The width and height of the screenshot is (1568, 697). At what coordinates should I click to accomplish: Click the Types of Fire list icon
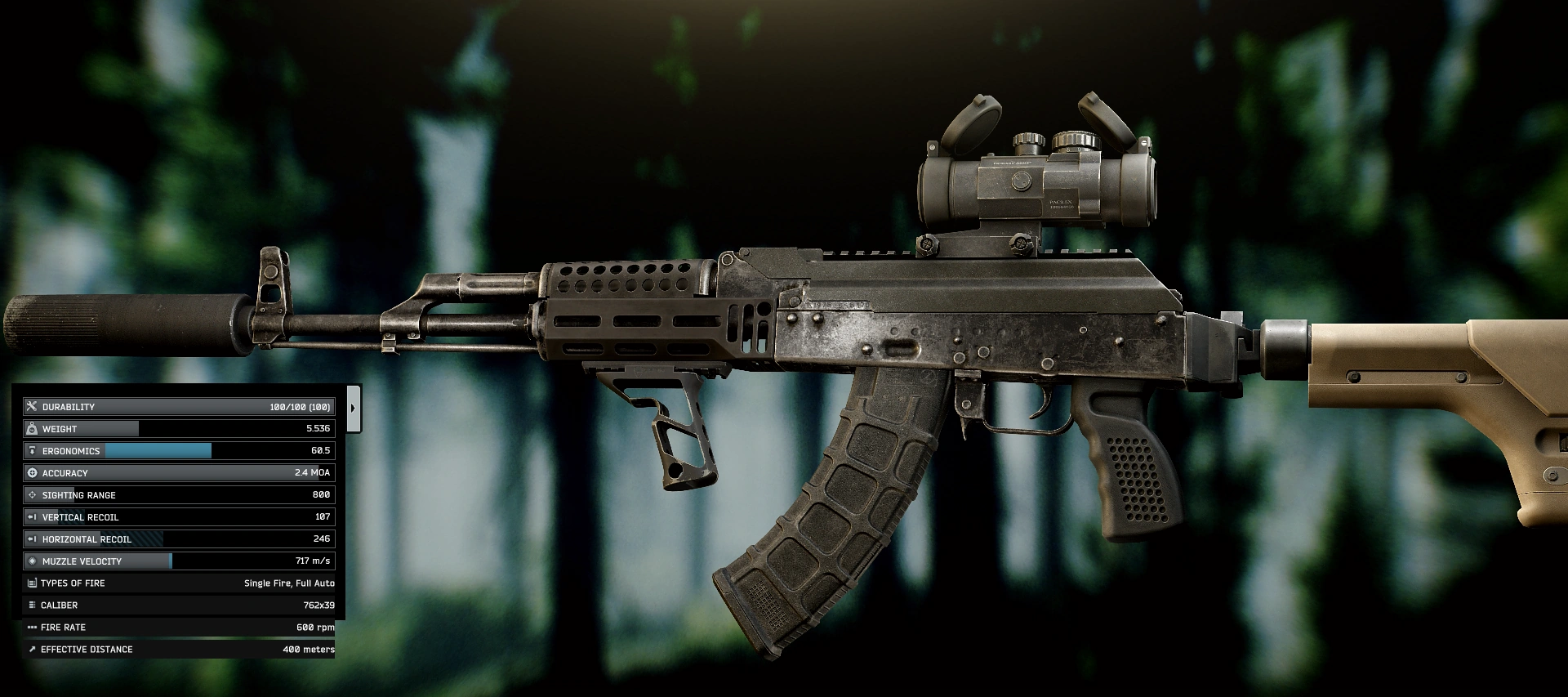[33, 583]
